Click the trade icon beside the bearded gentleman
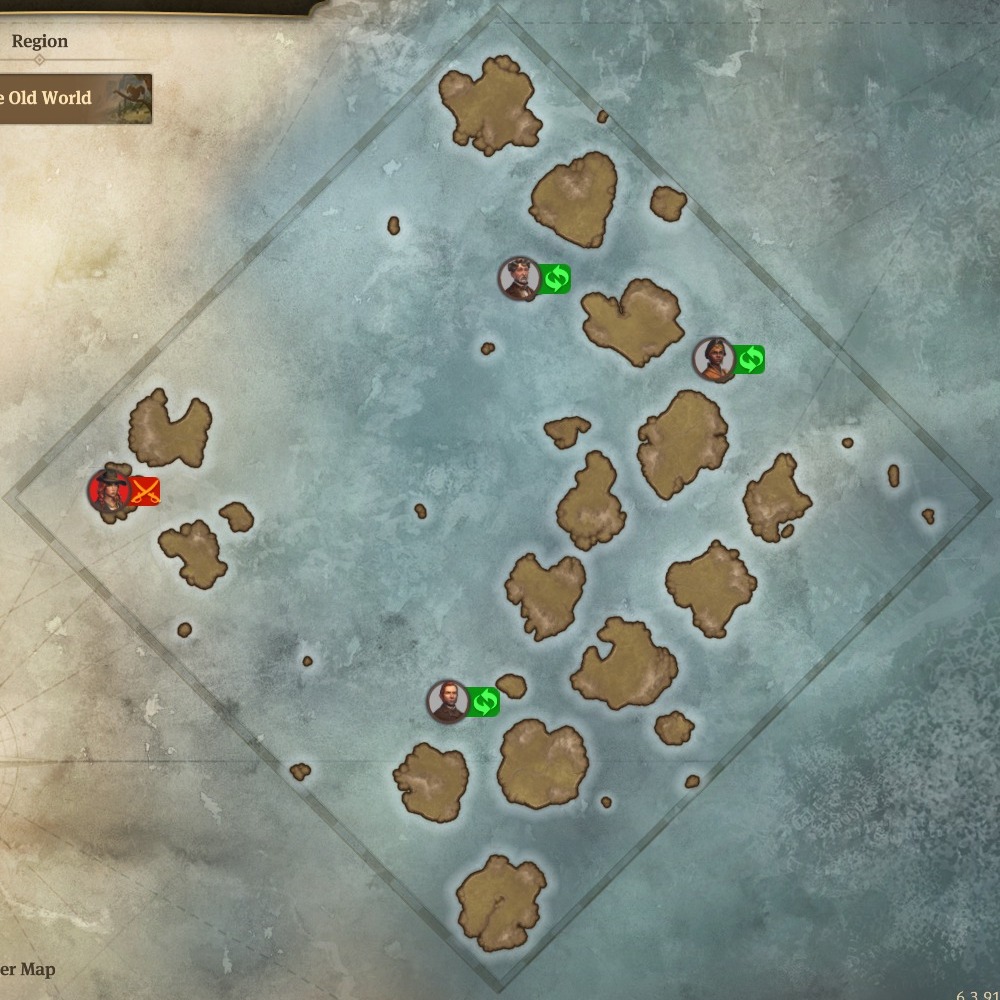1000x1000 pixels. point(556,279)
